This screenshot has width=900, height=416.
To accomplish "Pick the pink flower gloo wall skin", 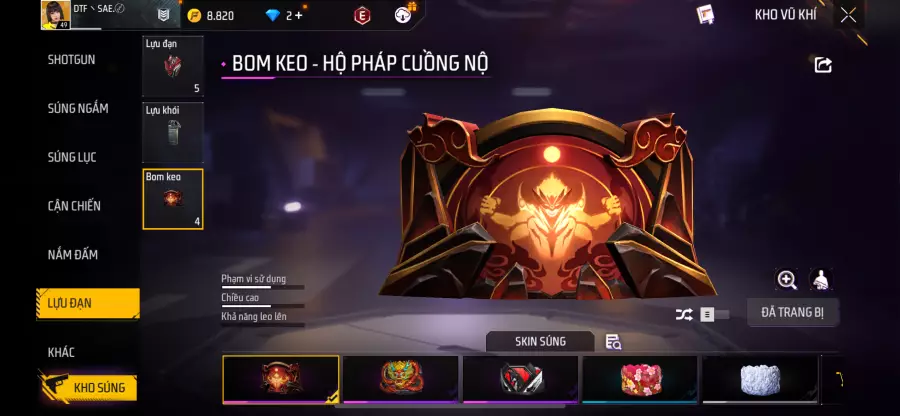I will (640, 380).
